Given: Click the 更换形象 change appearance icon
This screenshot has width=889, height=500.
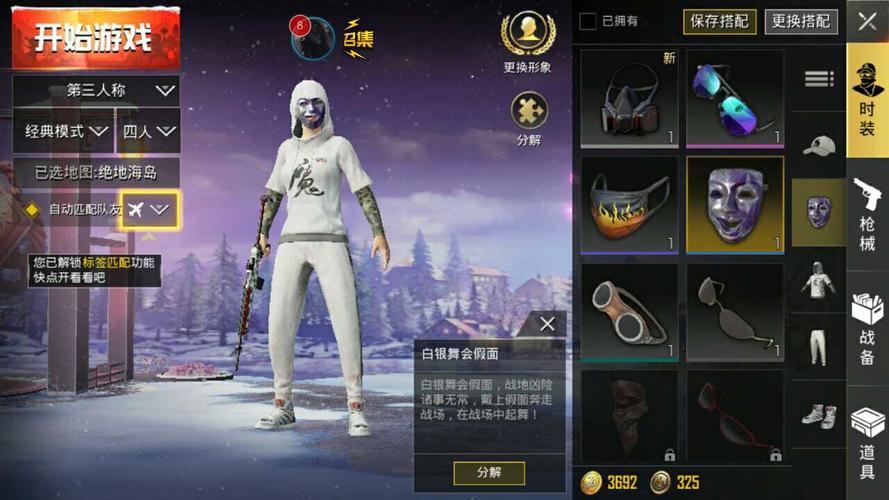Looking at the screenshot, I should click(x=527, y=37).
